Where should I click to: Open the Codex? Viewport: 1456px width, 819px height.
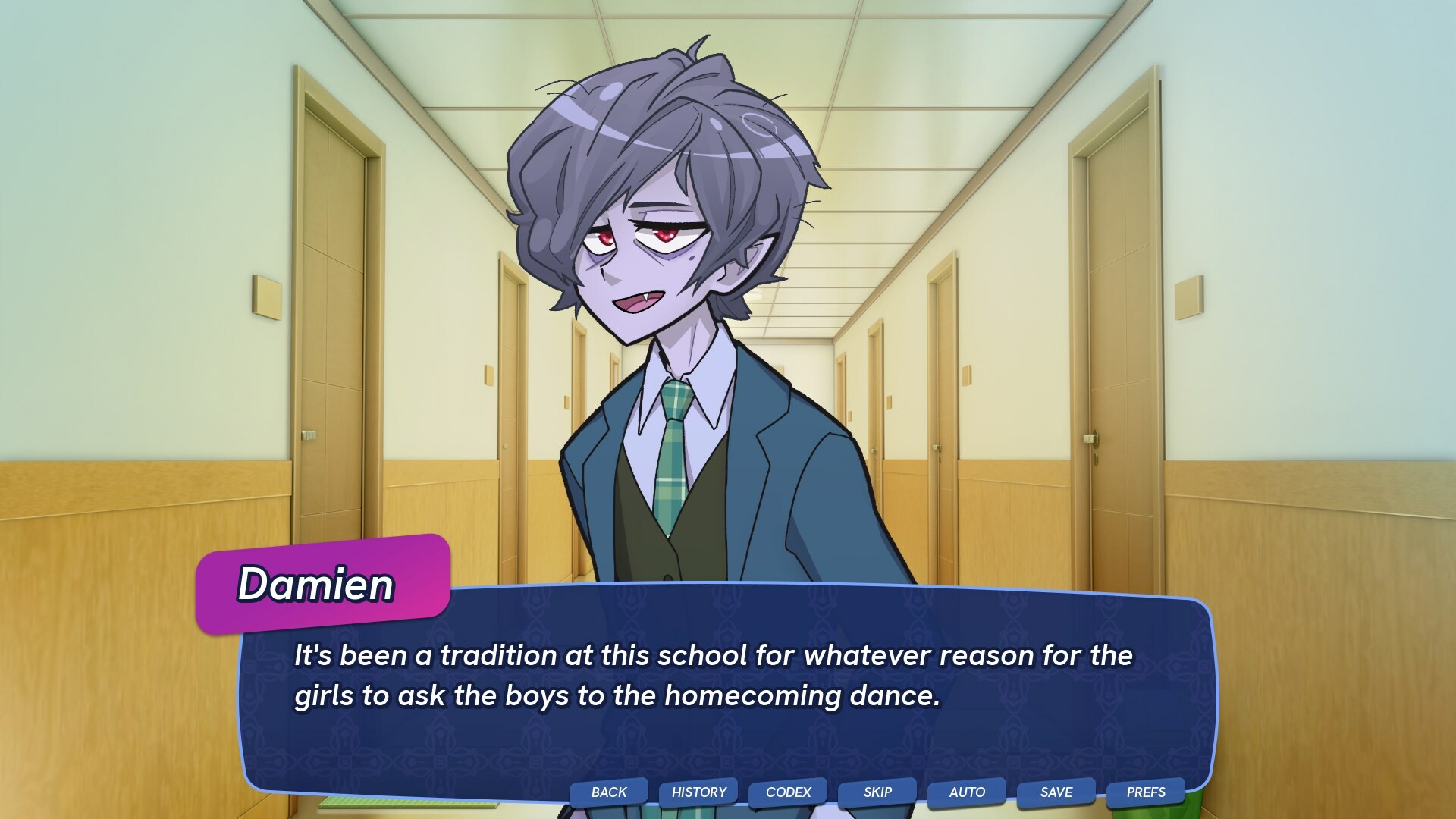pos(787,792)
